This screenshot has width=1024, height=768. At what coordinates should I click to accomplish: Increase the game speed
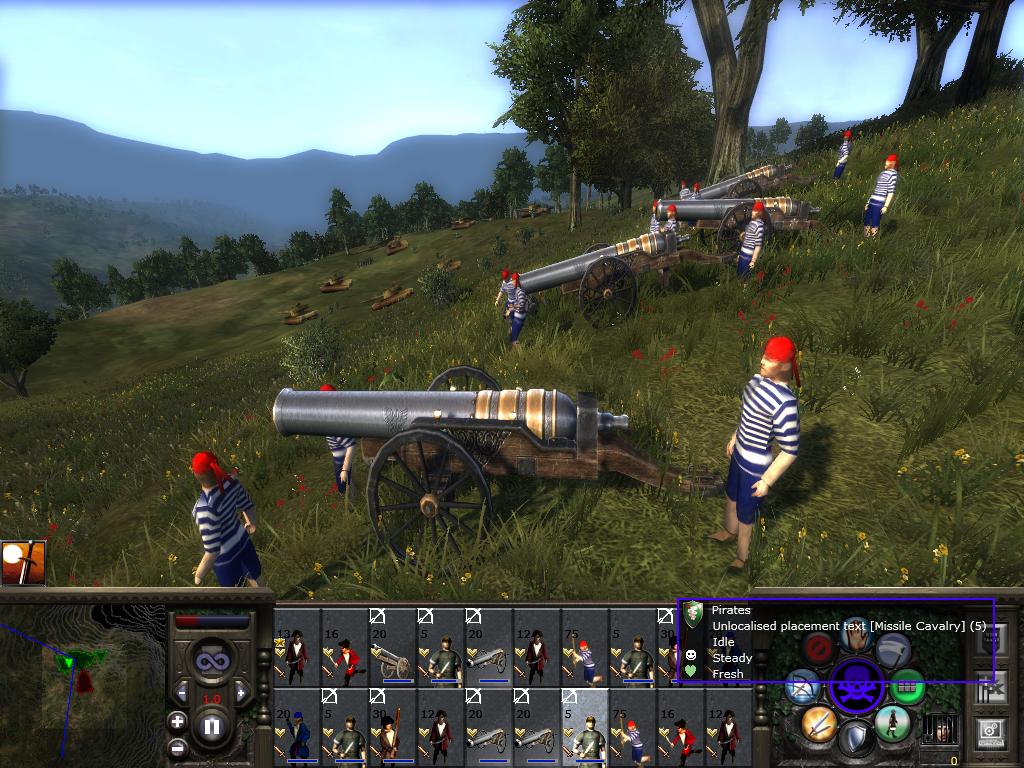click(x=241, y=692)
